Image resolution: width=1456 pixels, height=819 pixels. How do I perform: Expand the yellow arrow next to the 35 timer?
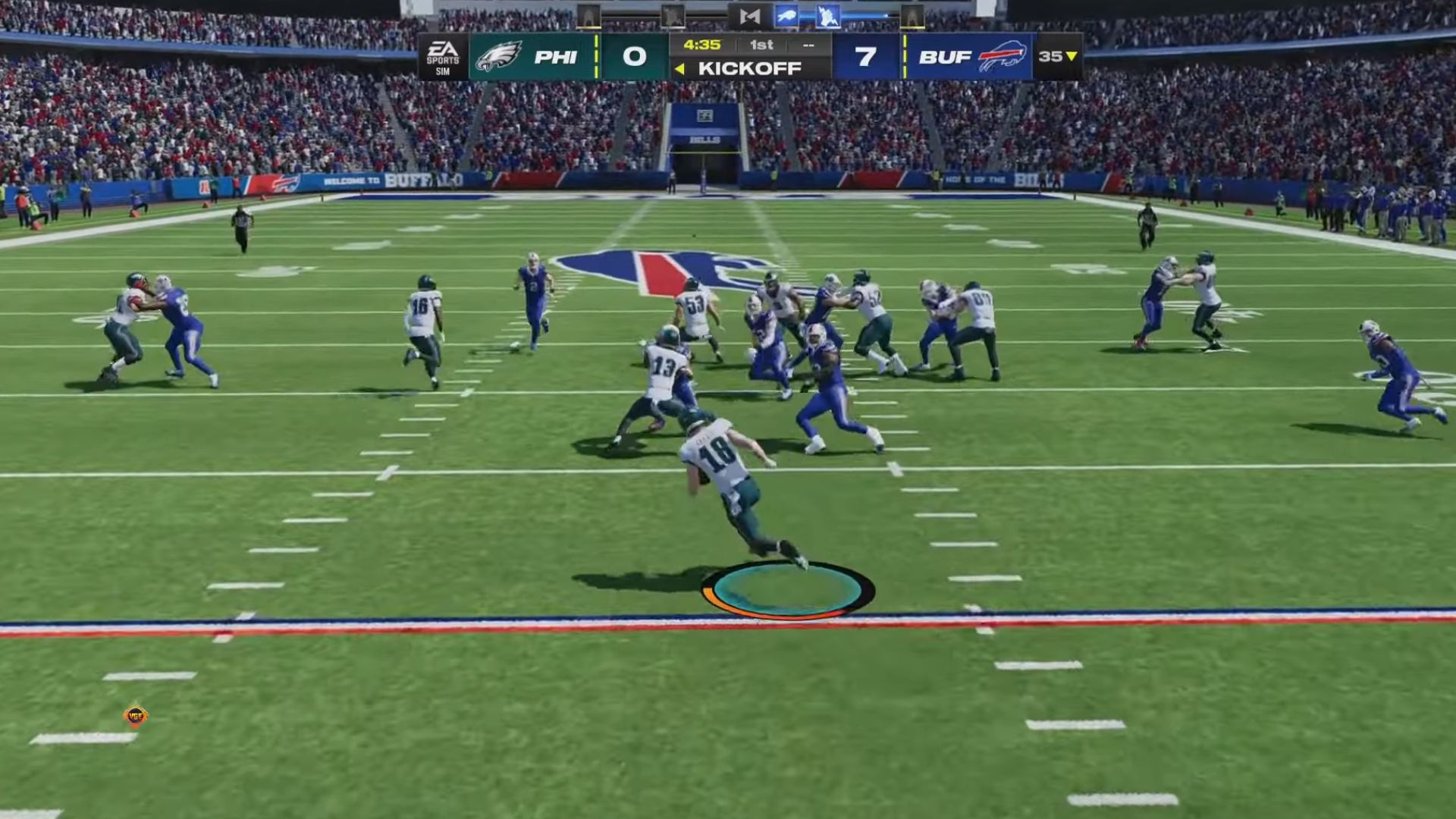coord(1069,55)
